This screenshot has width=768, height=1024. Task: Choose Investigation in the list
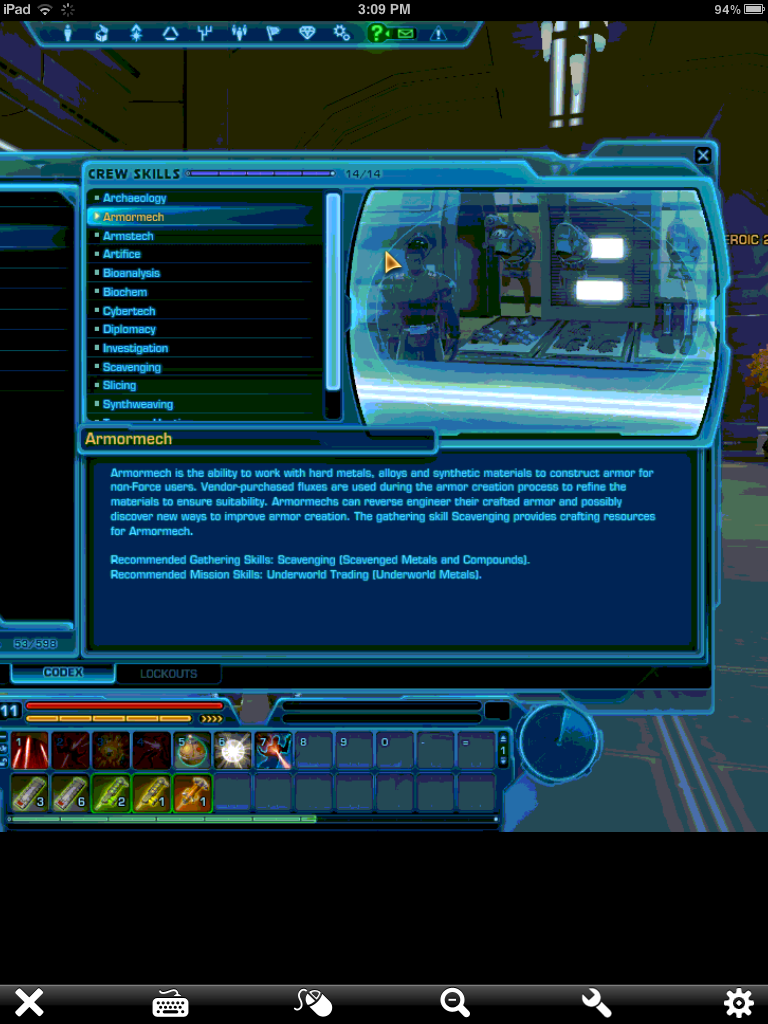(135, 348)
